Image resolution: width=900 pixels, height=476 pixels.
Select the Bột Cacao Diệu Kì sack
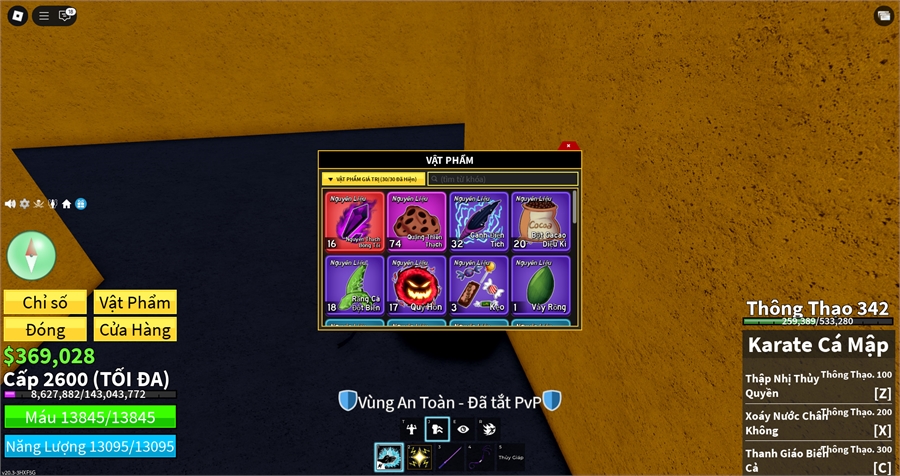(x=540, y=221)
